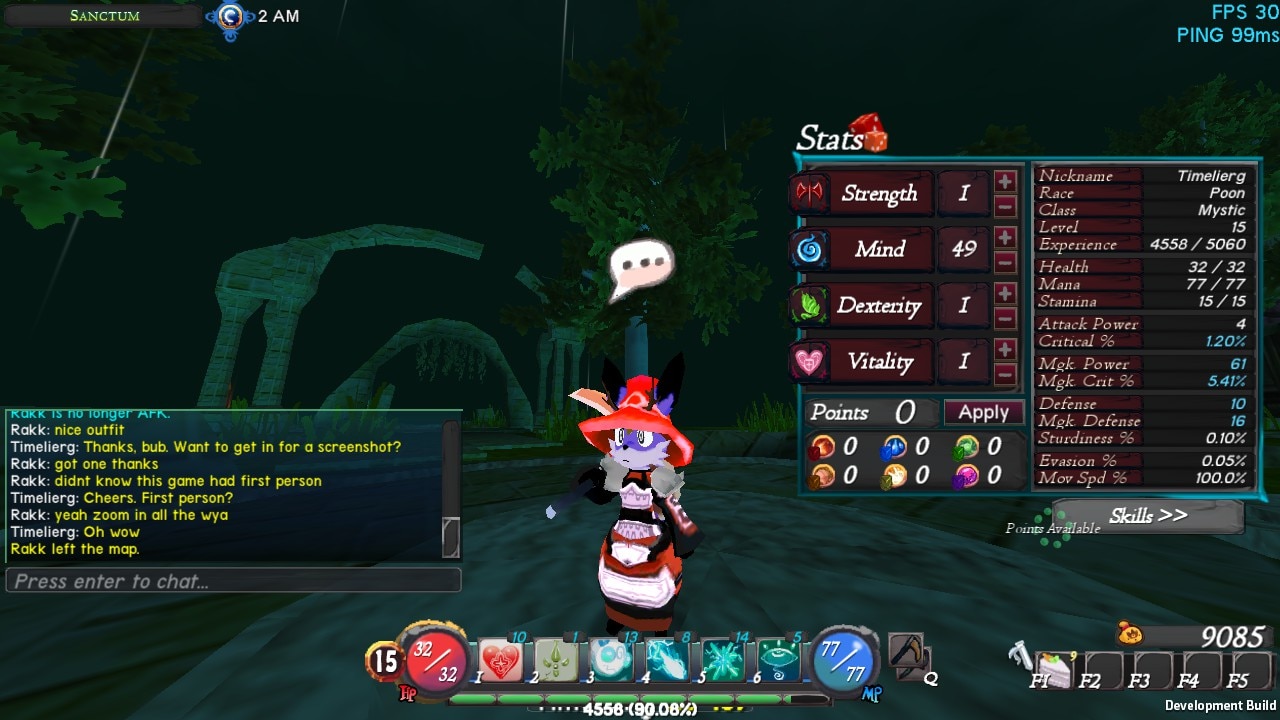Use the cake item in F1 slot
Screen dimensions: 1280x720
1053,667
